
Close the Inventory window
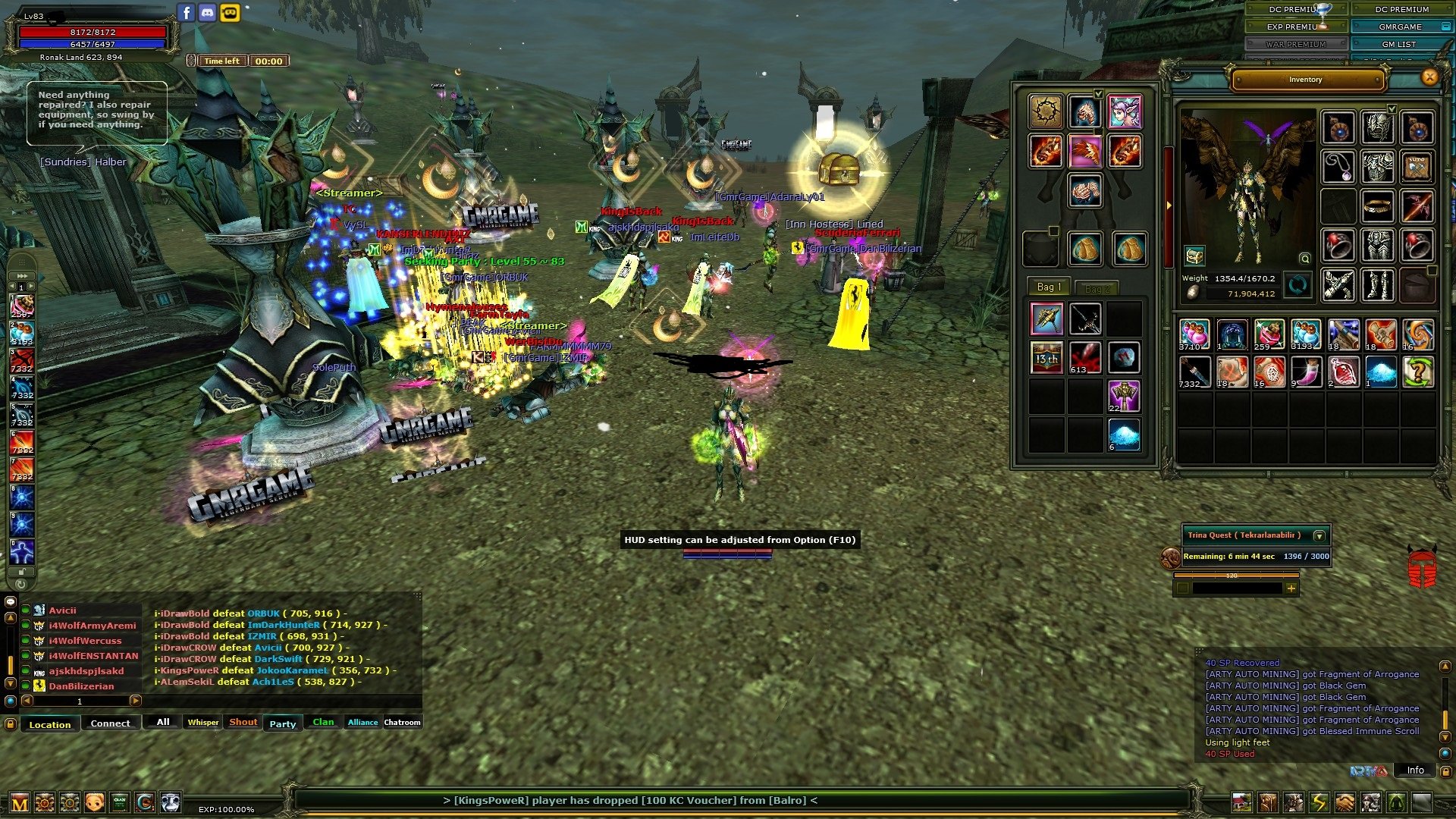(1429, 77)
